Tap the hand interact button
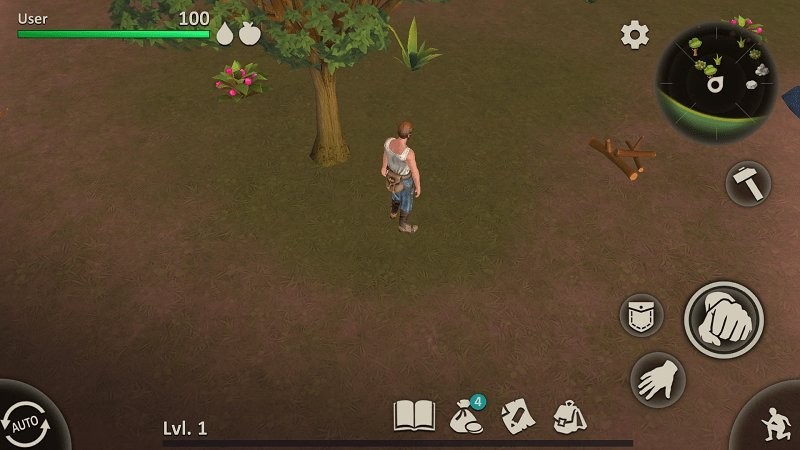The height and width of the screenshot is (450, 800). [x=657, y=379]
